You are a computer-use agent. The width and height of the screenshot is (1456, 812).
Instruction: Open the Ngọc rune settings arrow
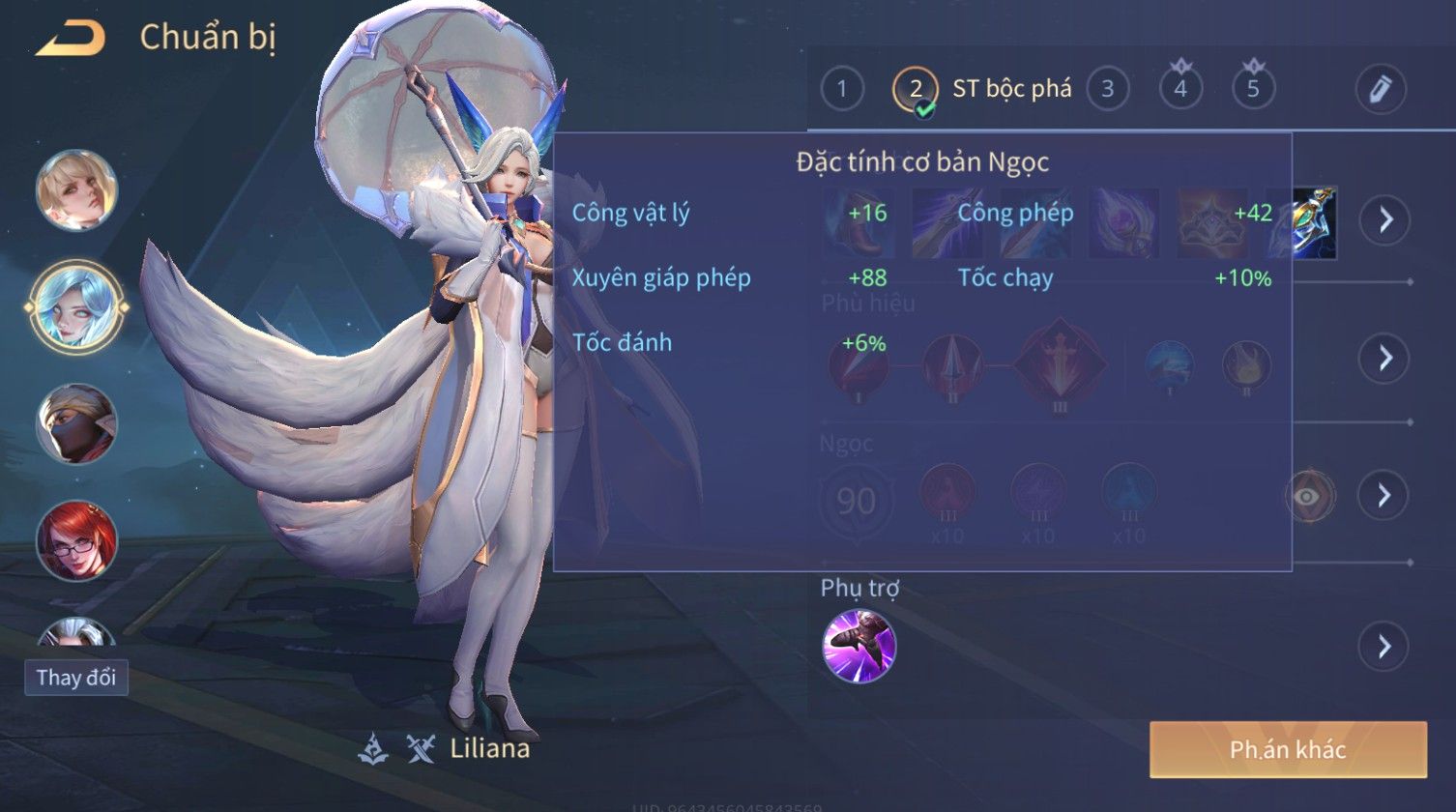(x=1384, y=496)
